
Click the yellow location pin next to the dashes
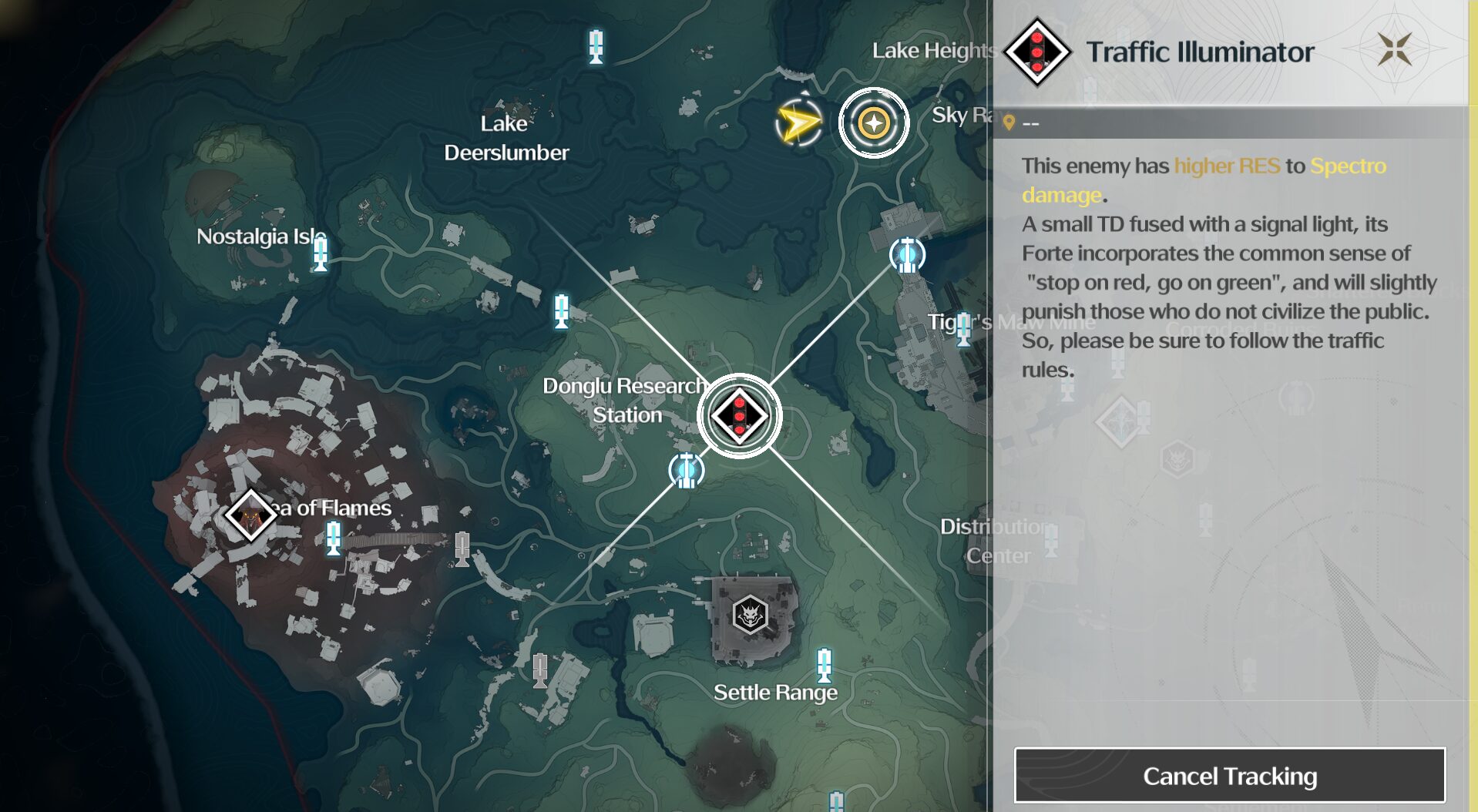click(x=1009, y=120)
